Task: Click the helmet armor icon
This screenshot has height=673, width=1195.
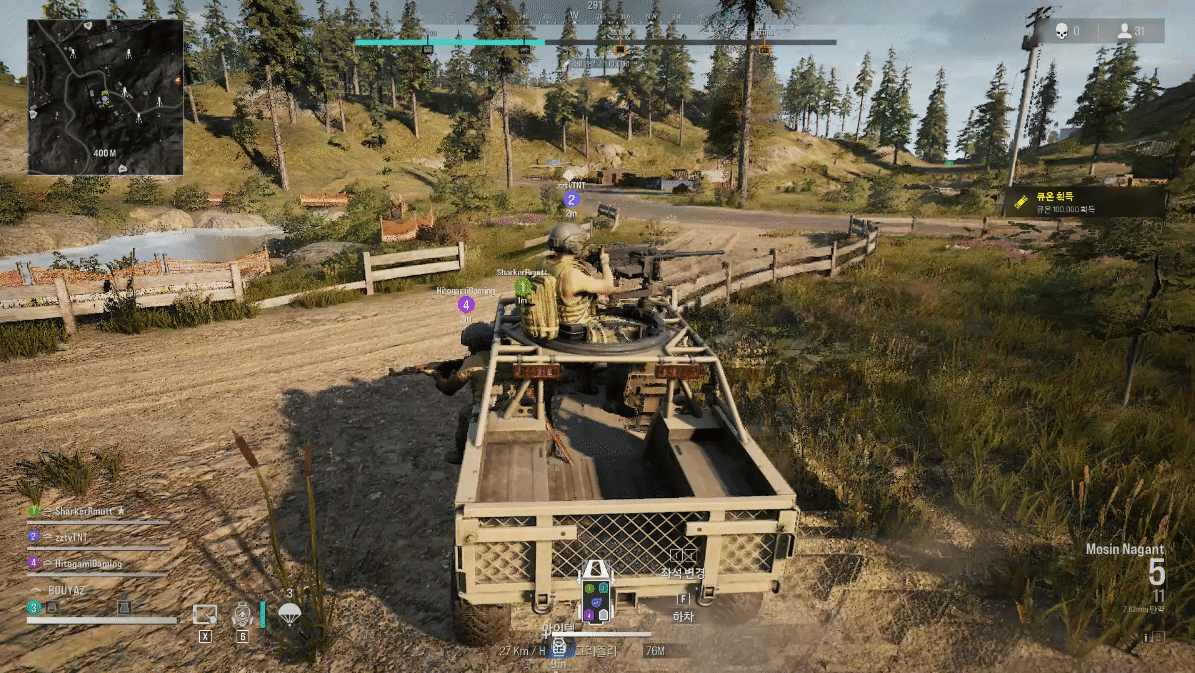Action: point(52,607)
